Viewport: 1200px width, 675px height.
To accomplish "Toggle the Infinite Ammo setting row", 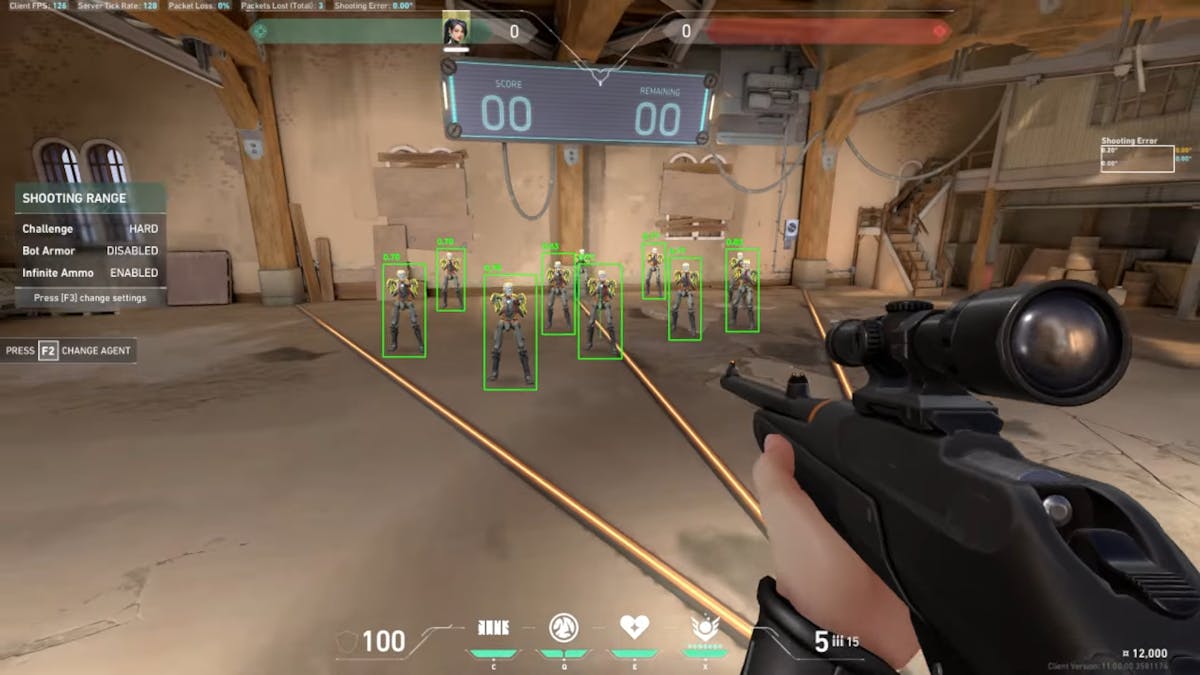I will [90, 273].
